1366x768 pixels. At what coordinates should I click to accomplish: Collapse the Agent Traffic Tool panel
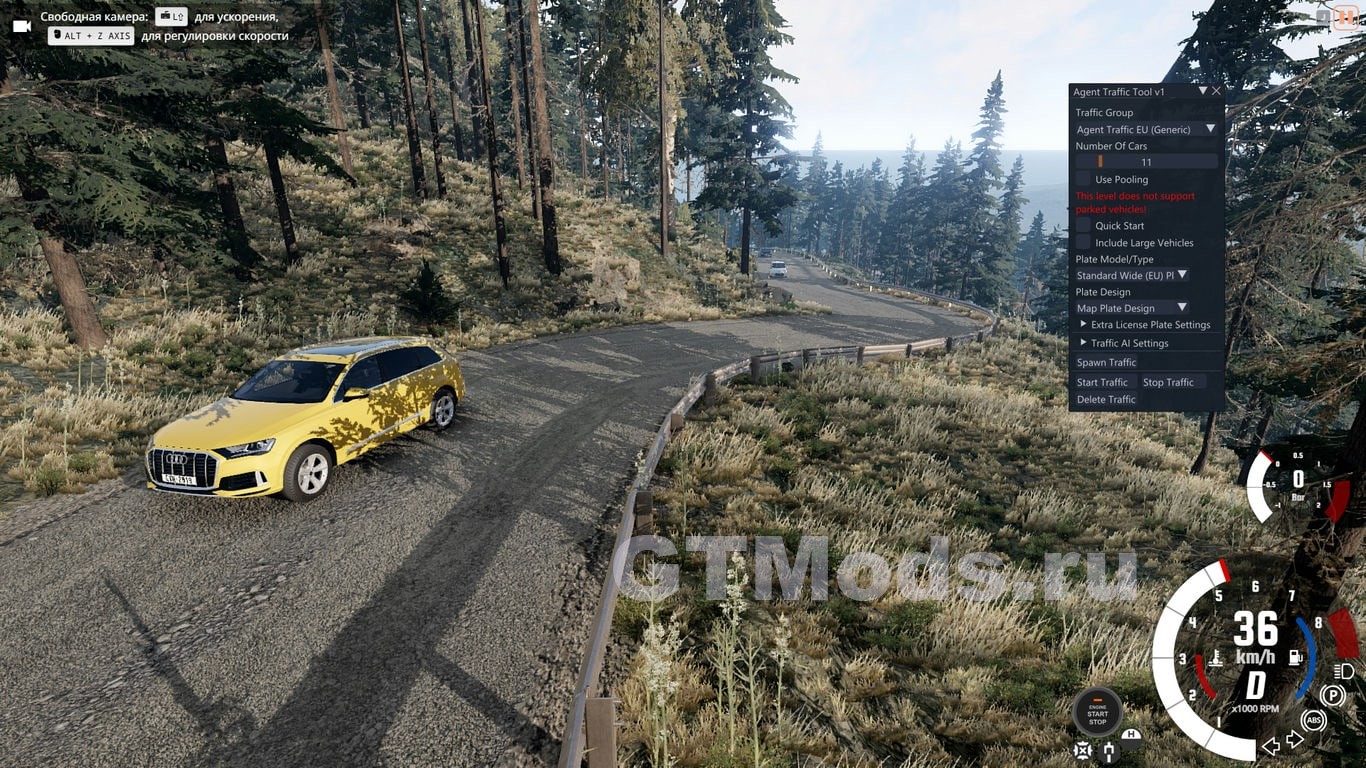[x=1203, y=91]
